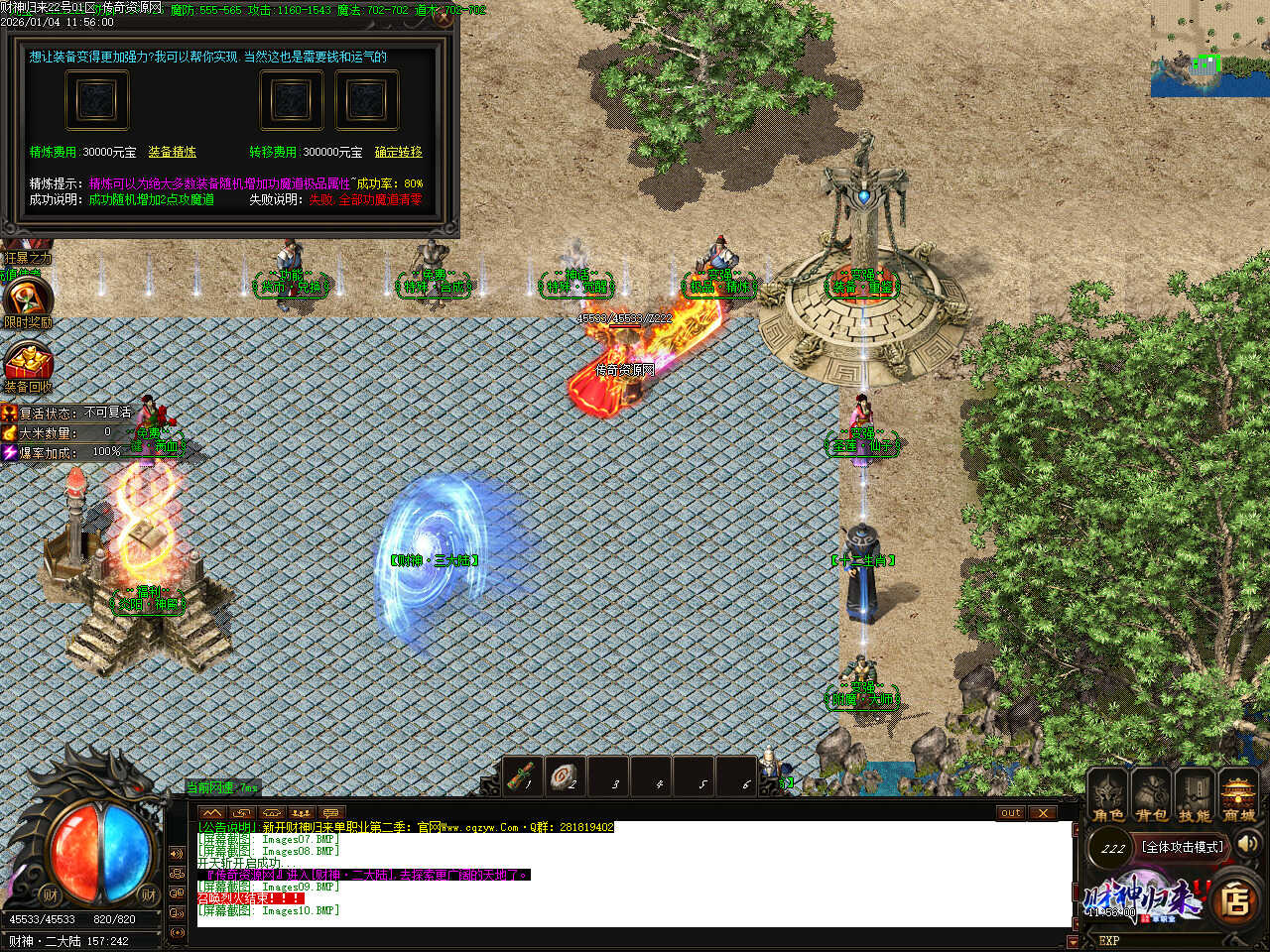Open the round 店 store button
This screenshot has height=952, width=1270.
tap(1234, 899)
